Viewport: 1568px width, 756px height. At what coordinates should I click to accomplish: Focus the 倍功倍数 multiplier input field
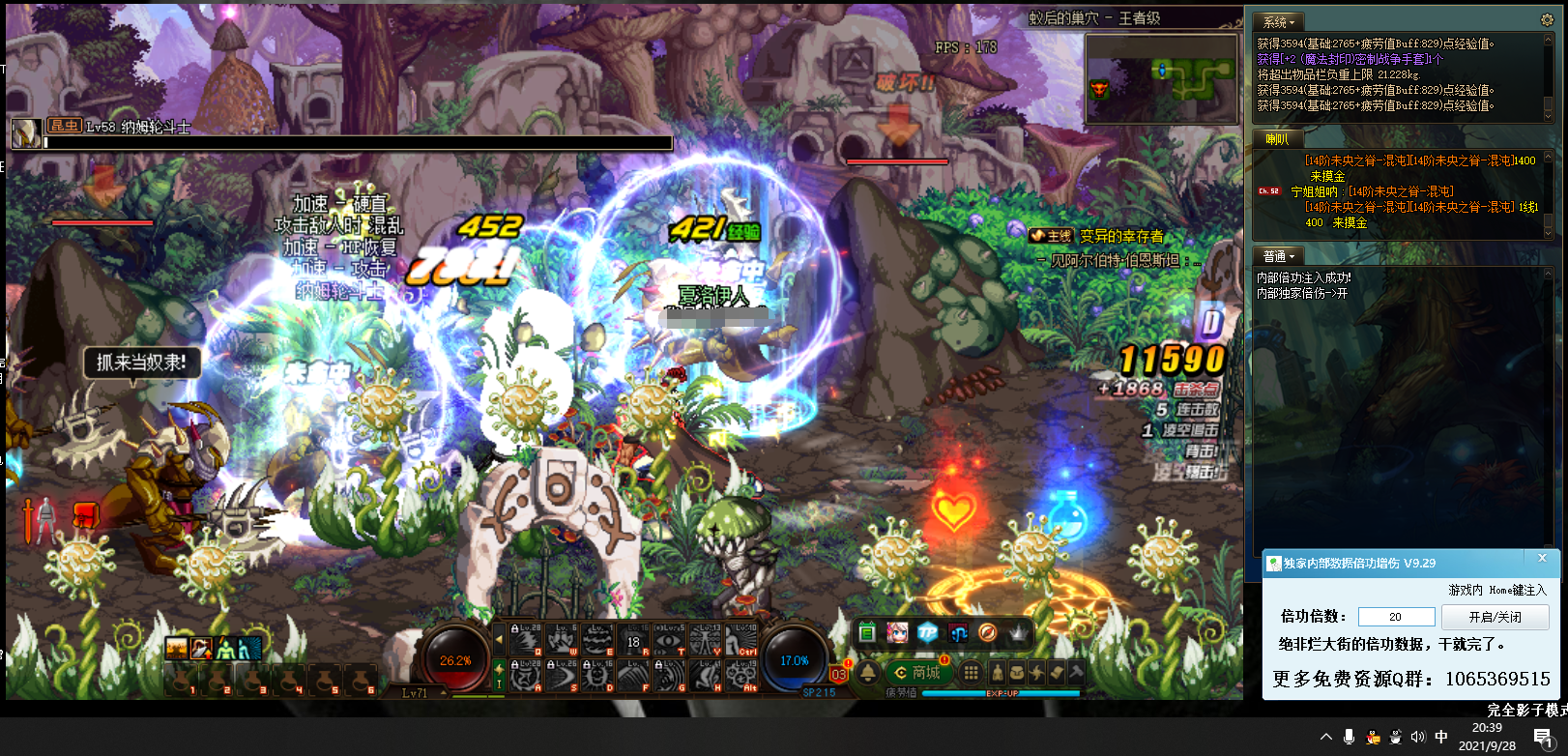1396,617
